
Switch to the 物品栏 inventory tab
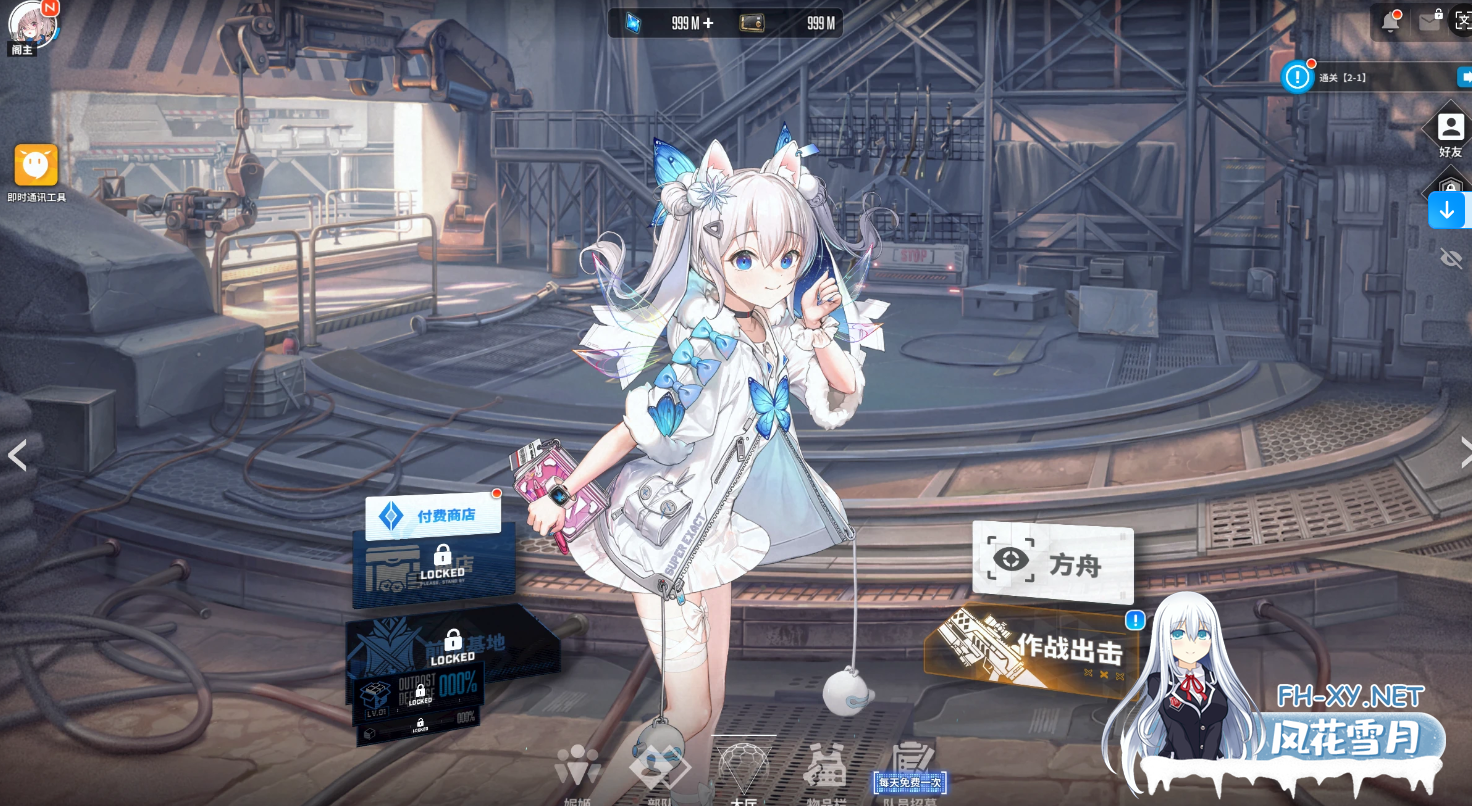(x=828, y=770)
